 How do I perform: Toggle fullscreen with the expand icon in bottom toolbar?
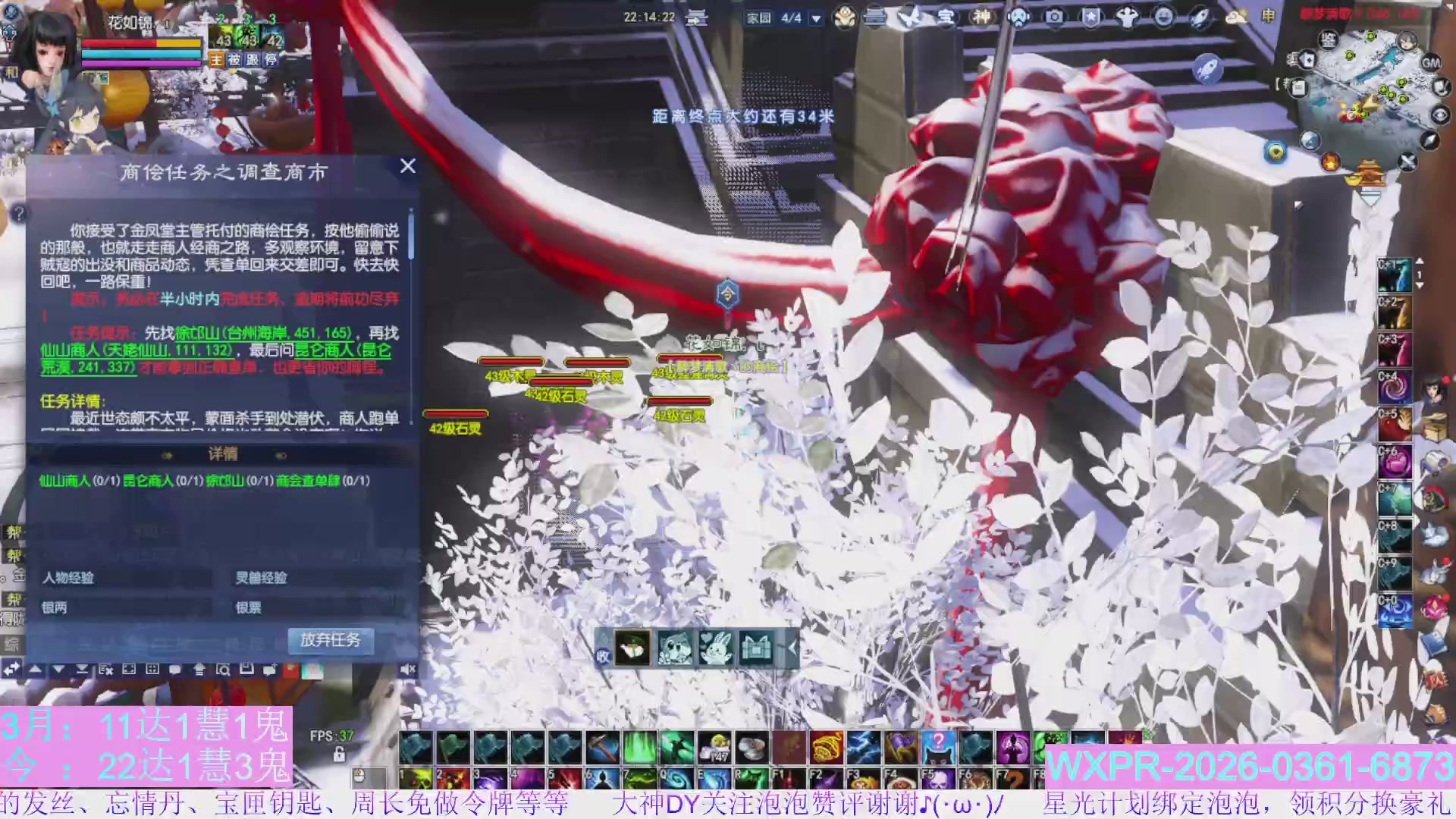[x=130, y=669]
